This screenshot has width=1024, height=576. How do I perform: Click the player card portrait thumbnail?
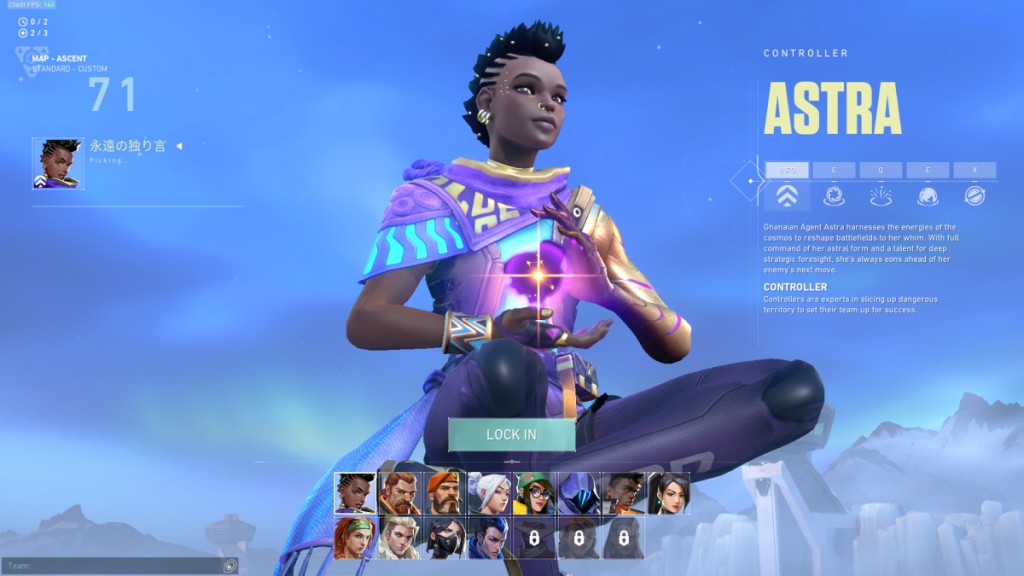coord(58,164)
